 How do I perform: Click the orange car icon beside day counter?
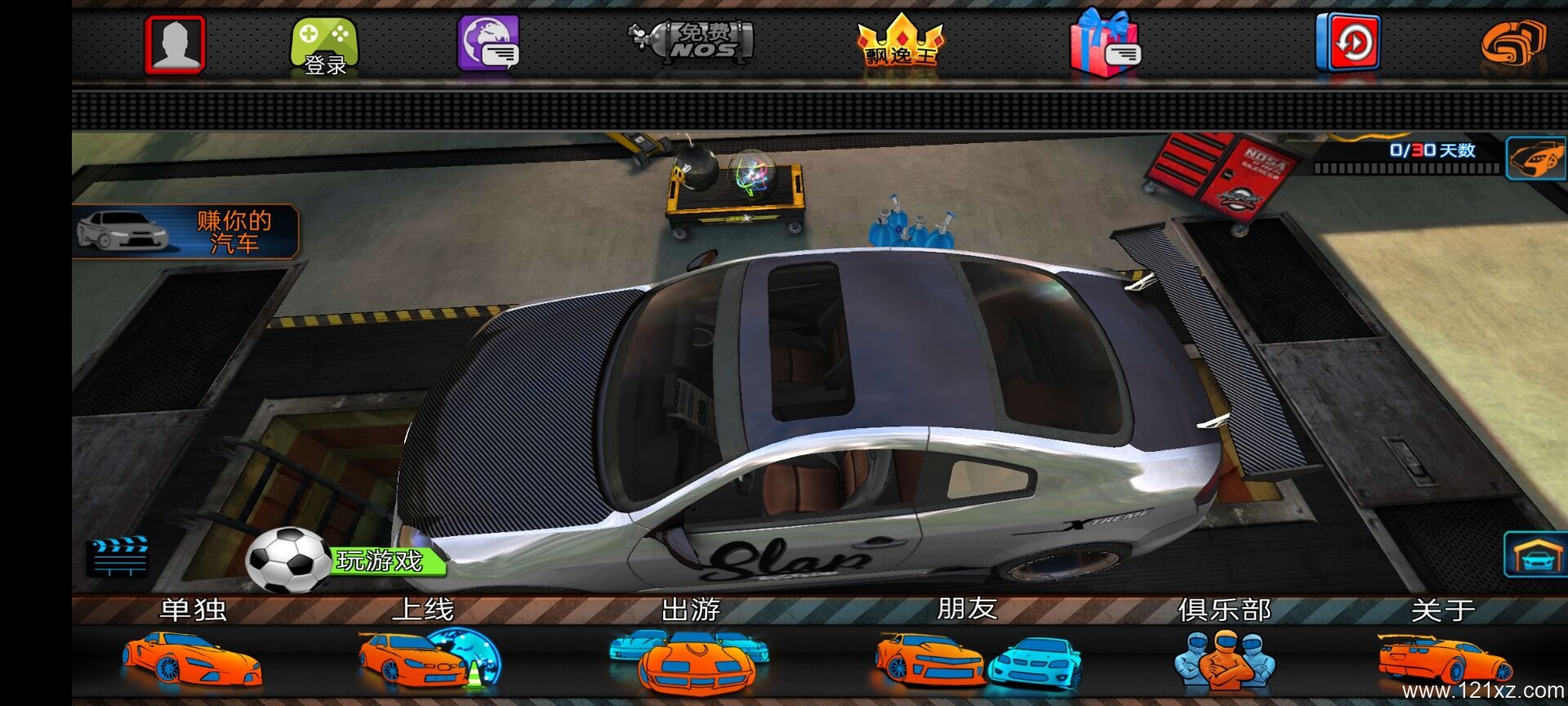click(1535, 158)
